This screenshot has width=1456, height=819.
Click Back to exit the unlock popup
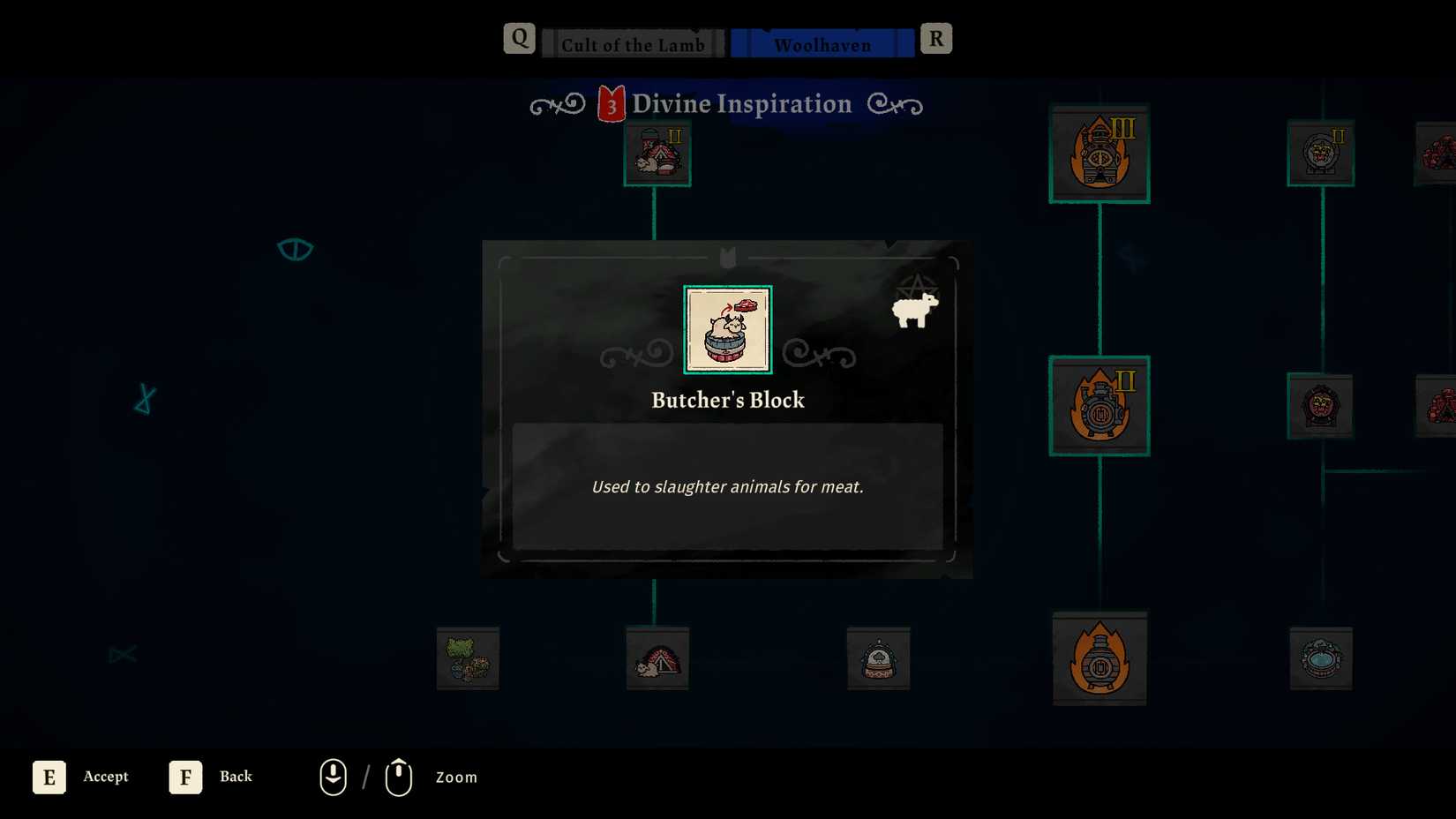coord(185,777)
